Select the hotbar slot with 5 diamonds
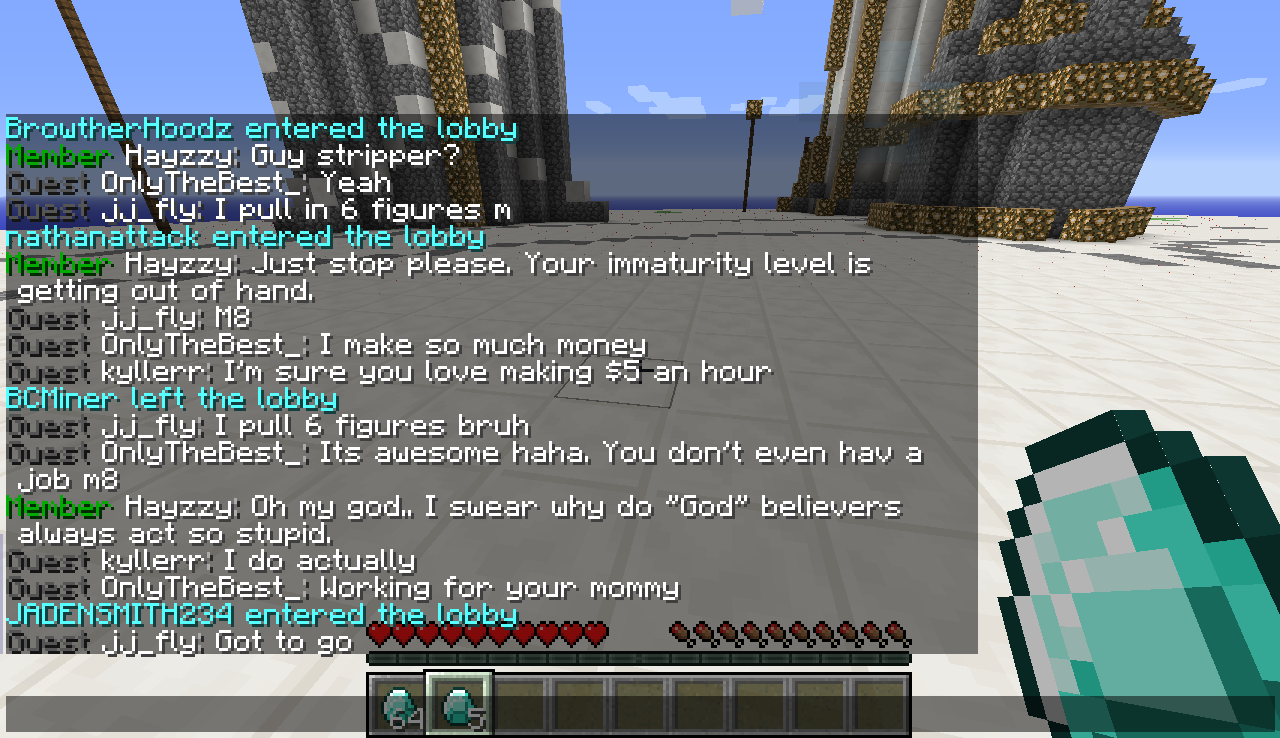The image size is (1280, 738). pyautogui.click(x=460, y=704)
